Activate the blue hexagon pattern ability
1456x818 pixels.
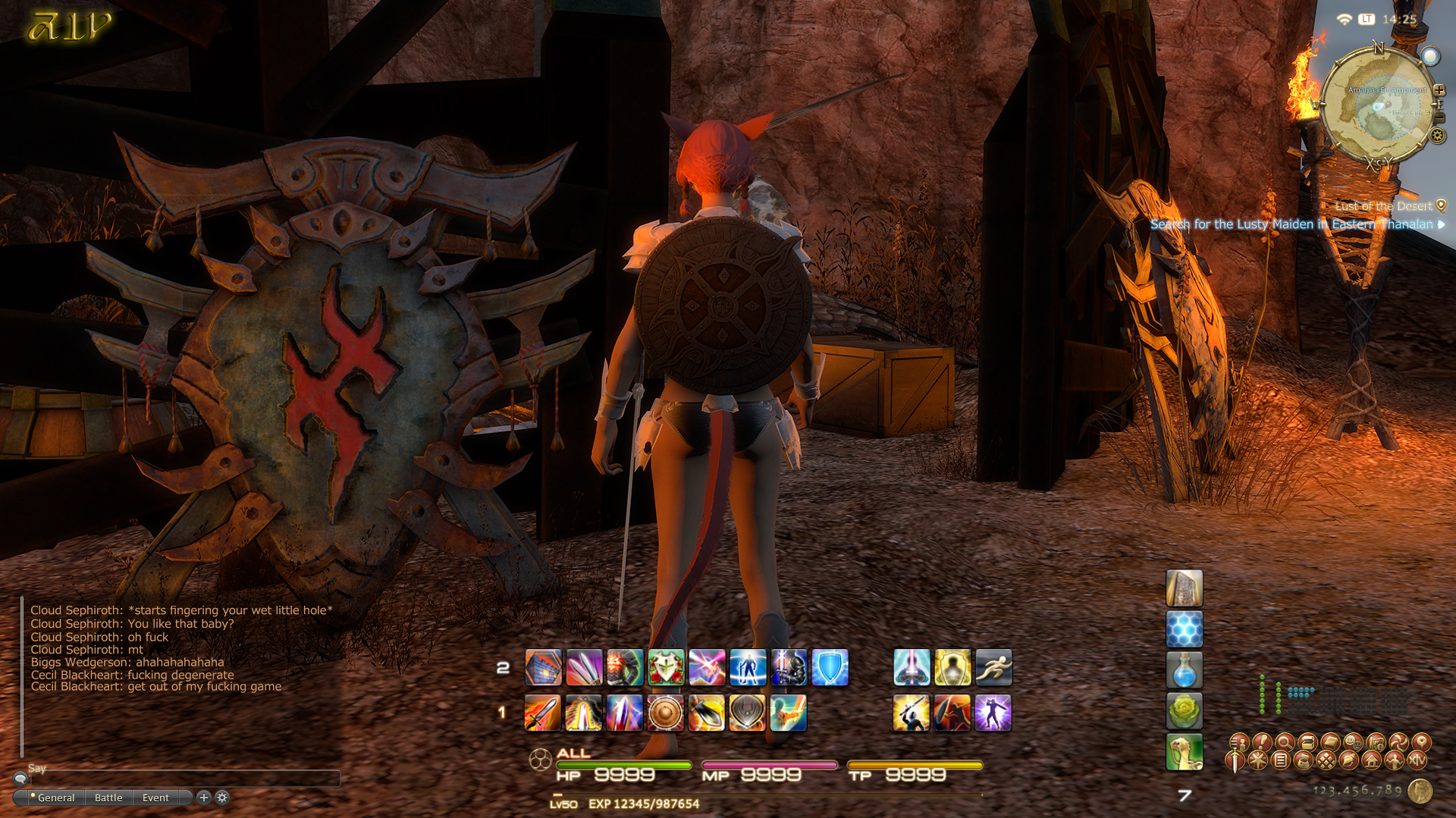(1184, 629)
